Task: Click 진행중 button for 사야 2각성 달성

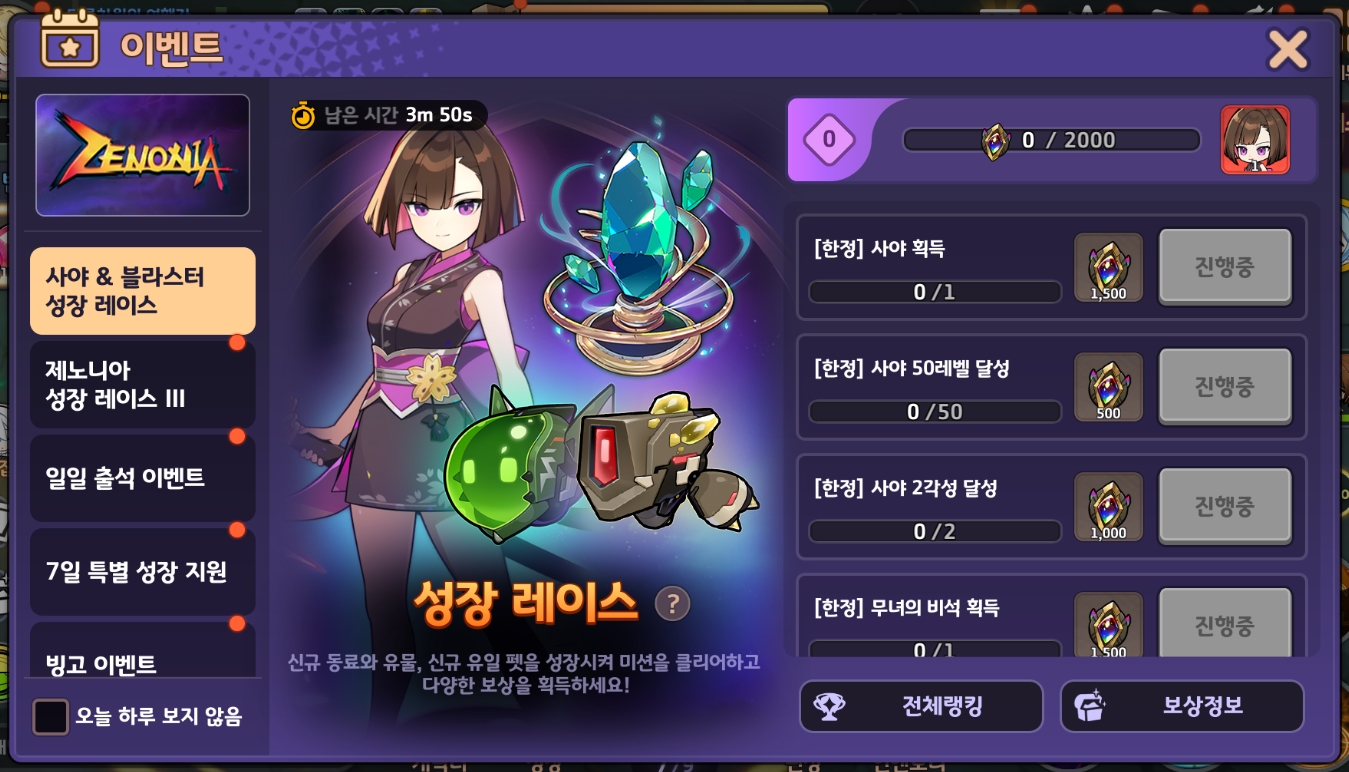Action: 1224,506
